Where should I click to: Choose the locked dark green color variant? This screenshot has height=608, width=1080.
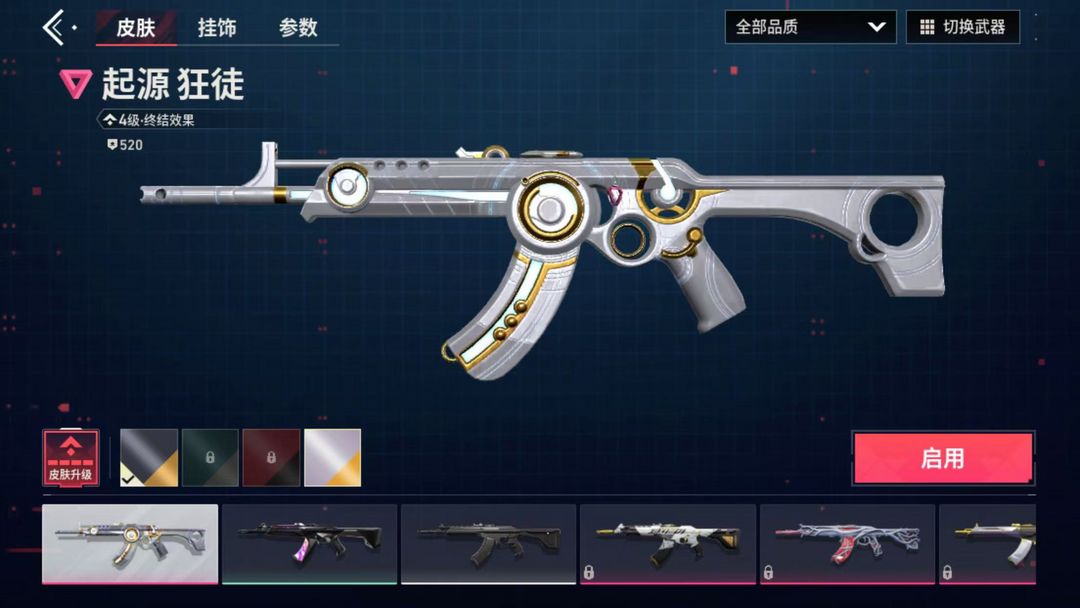point(210,458)
